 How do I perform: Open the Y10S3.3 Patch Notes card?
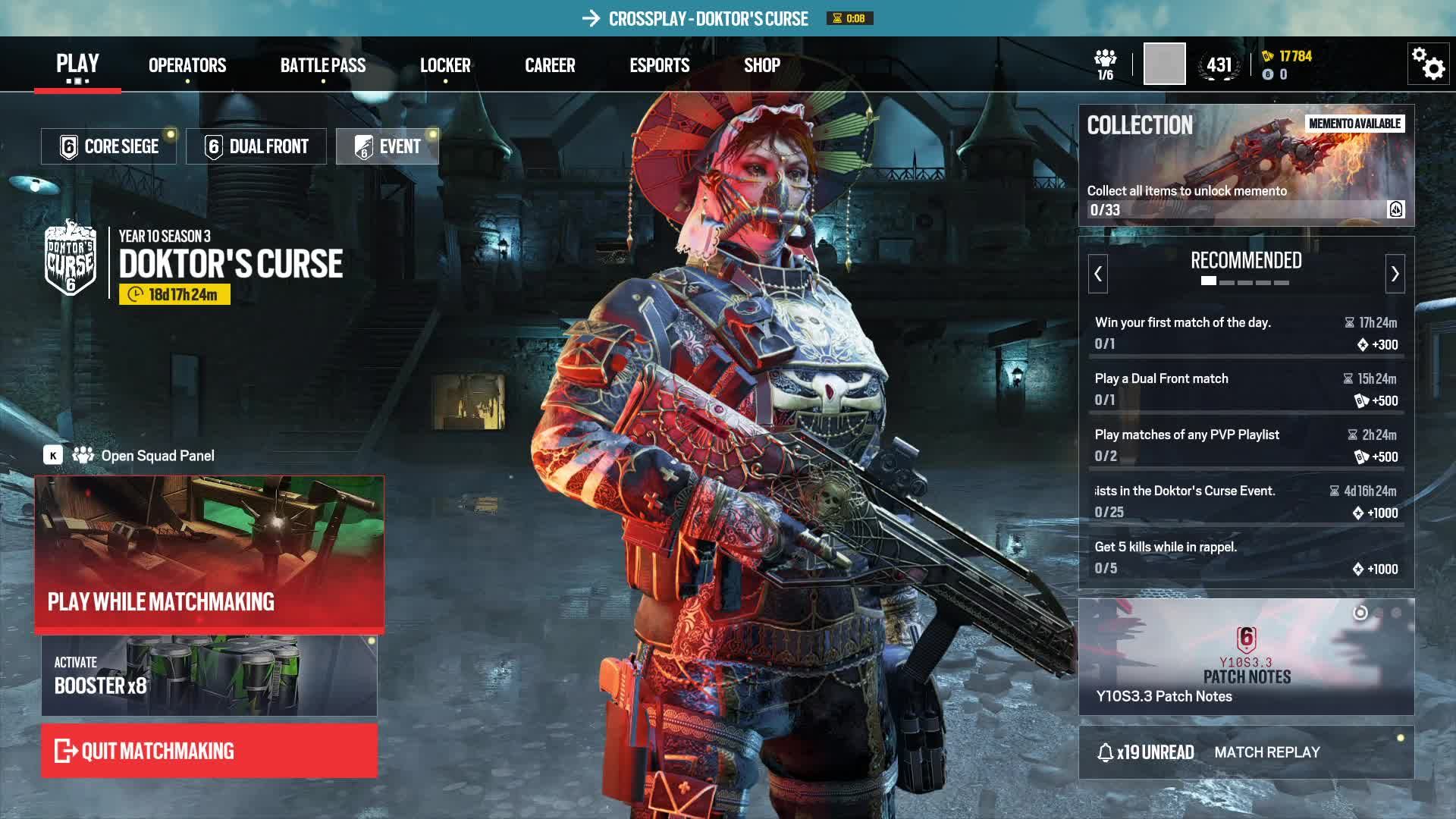point(1246,657)
